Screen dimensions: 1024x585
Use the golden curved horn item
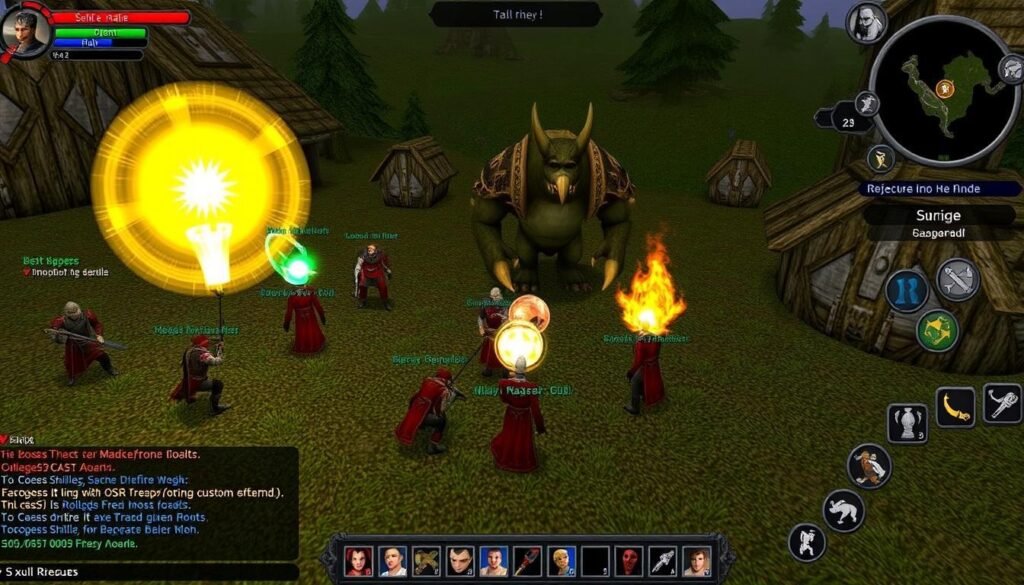point(955,407)
